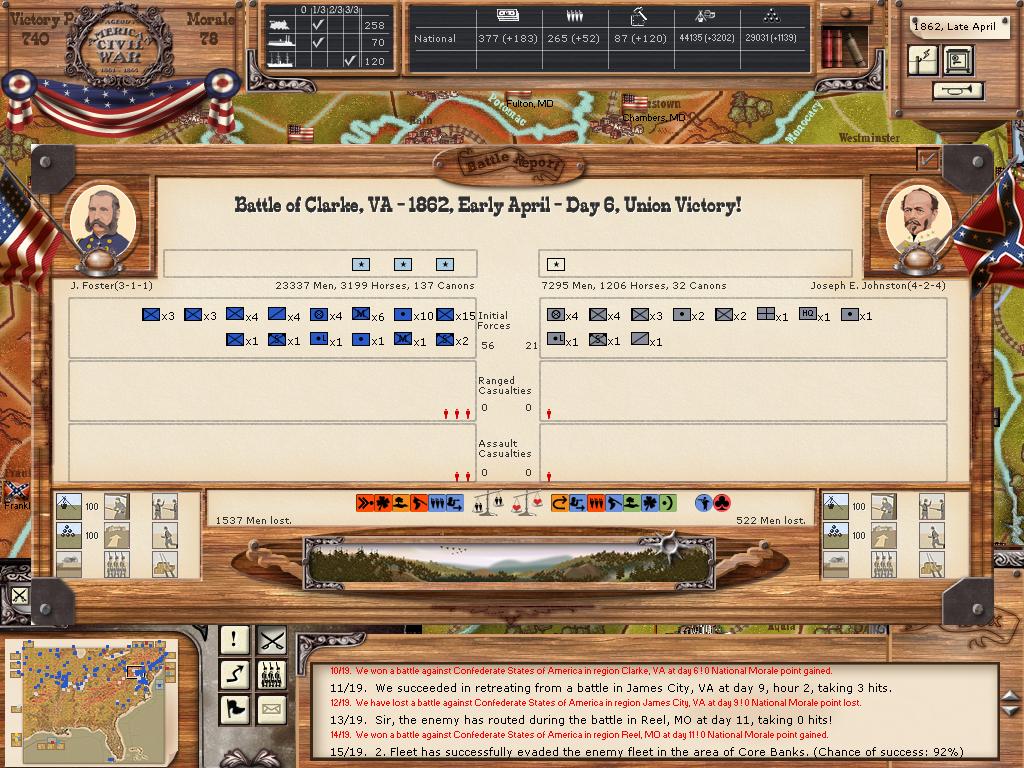Click the end turn bugle button
This screenshot has height=768, width=1024.
(957, 91)
